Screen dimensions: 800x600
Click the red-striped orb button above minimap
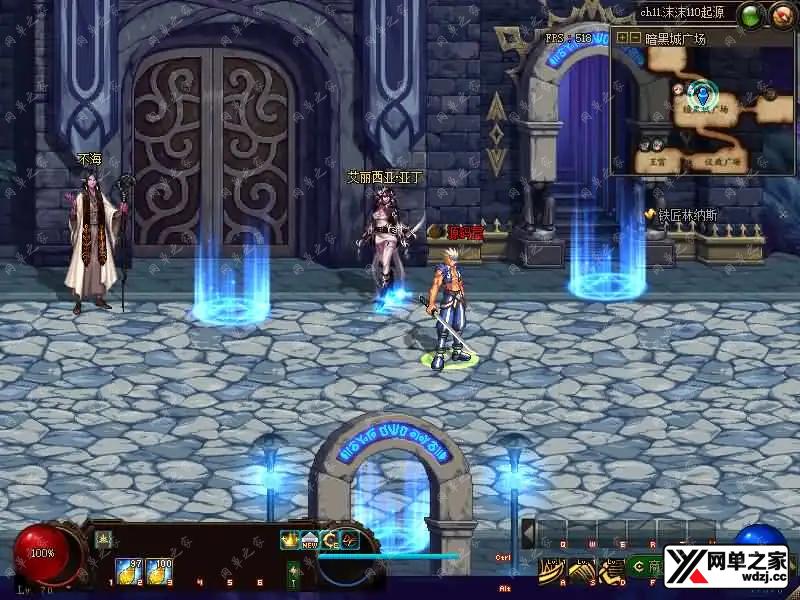point(780,16)
